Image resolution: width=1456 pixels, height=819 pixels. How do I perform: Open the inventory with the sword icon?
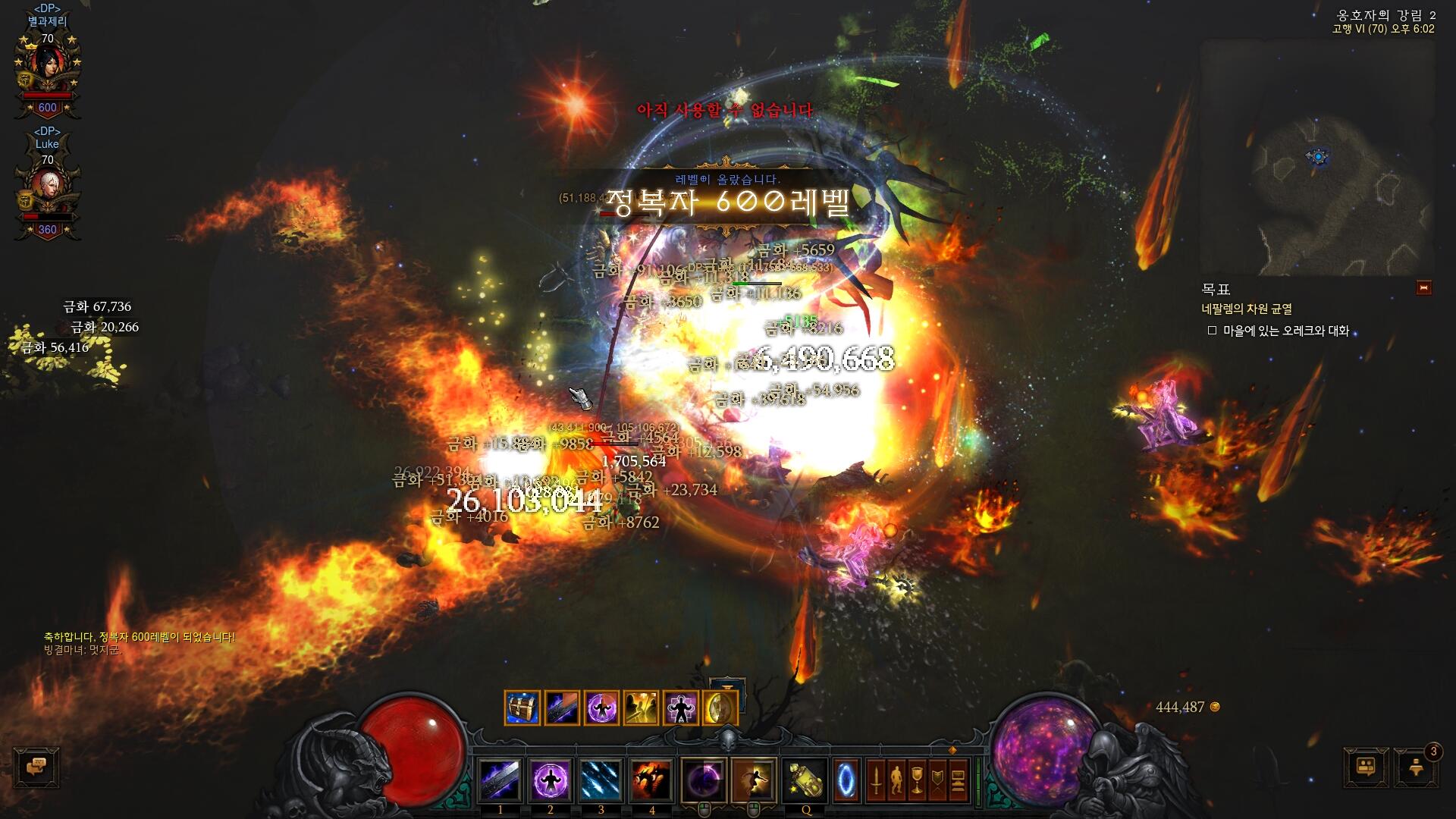(876, 780)
